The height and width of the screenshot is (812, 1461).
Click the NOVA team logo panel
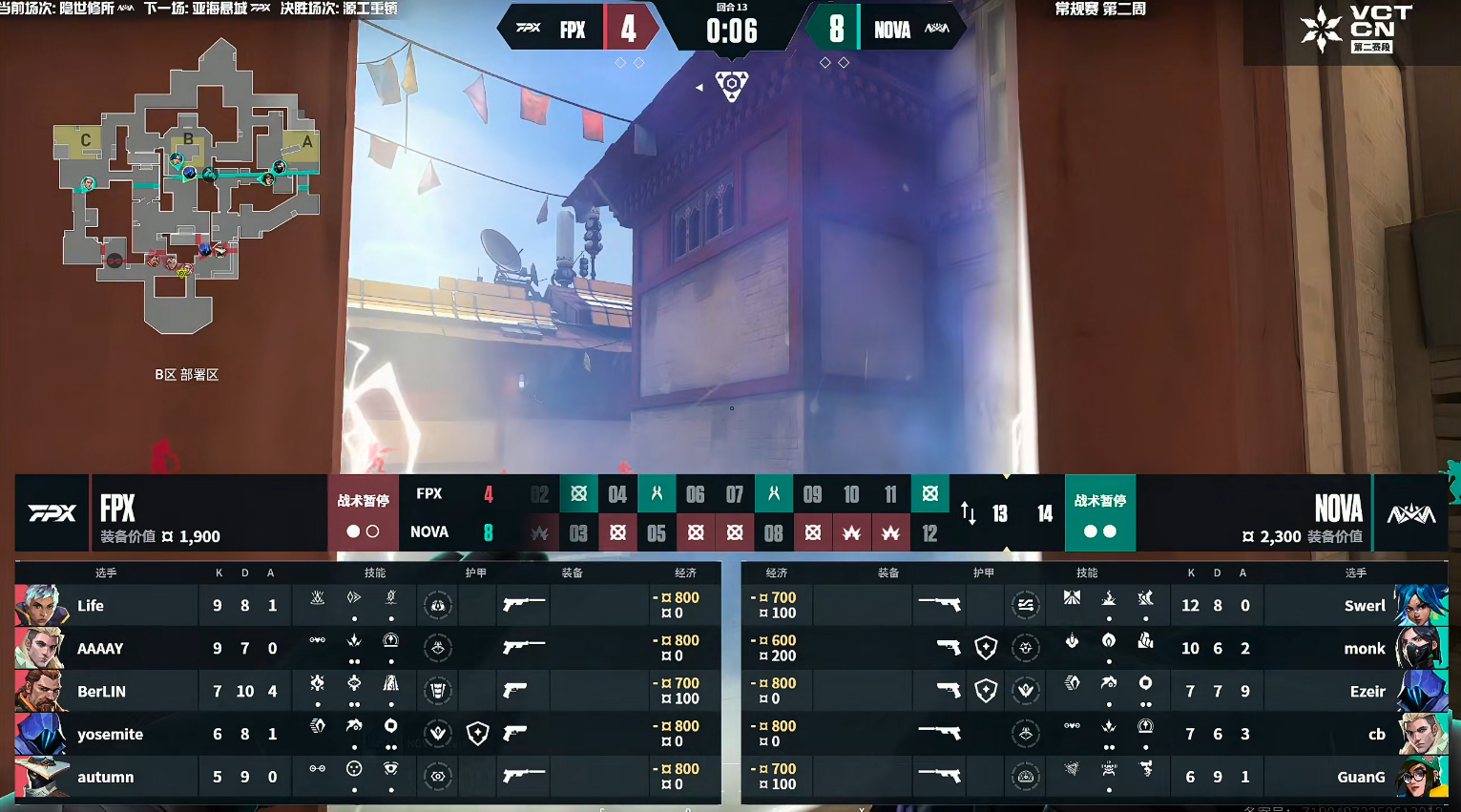[1410, 513]
